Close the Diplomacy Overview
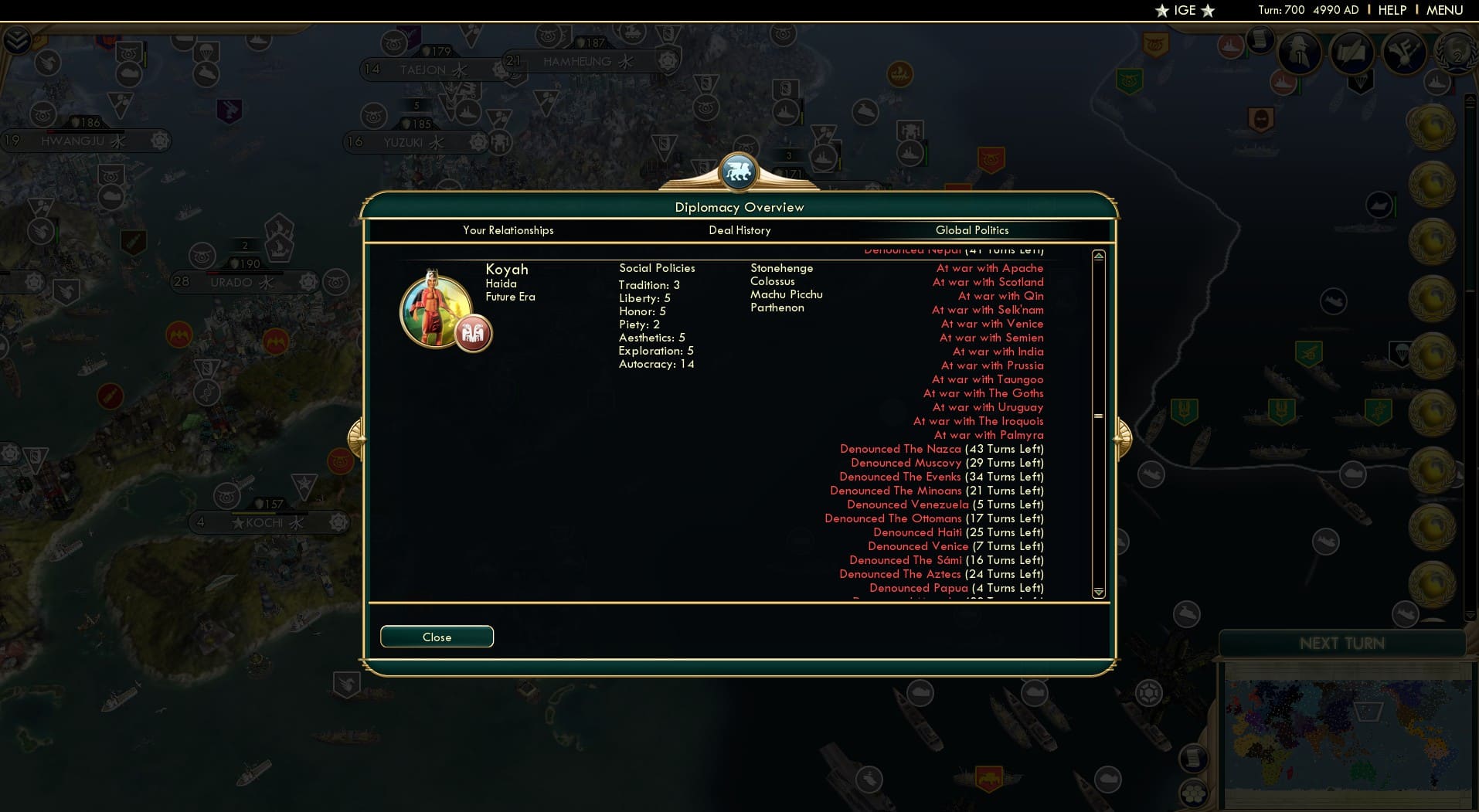The image size is (1479, 812). pyautogui.click(x=437, y=637)
